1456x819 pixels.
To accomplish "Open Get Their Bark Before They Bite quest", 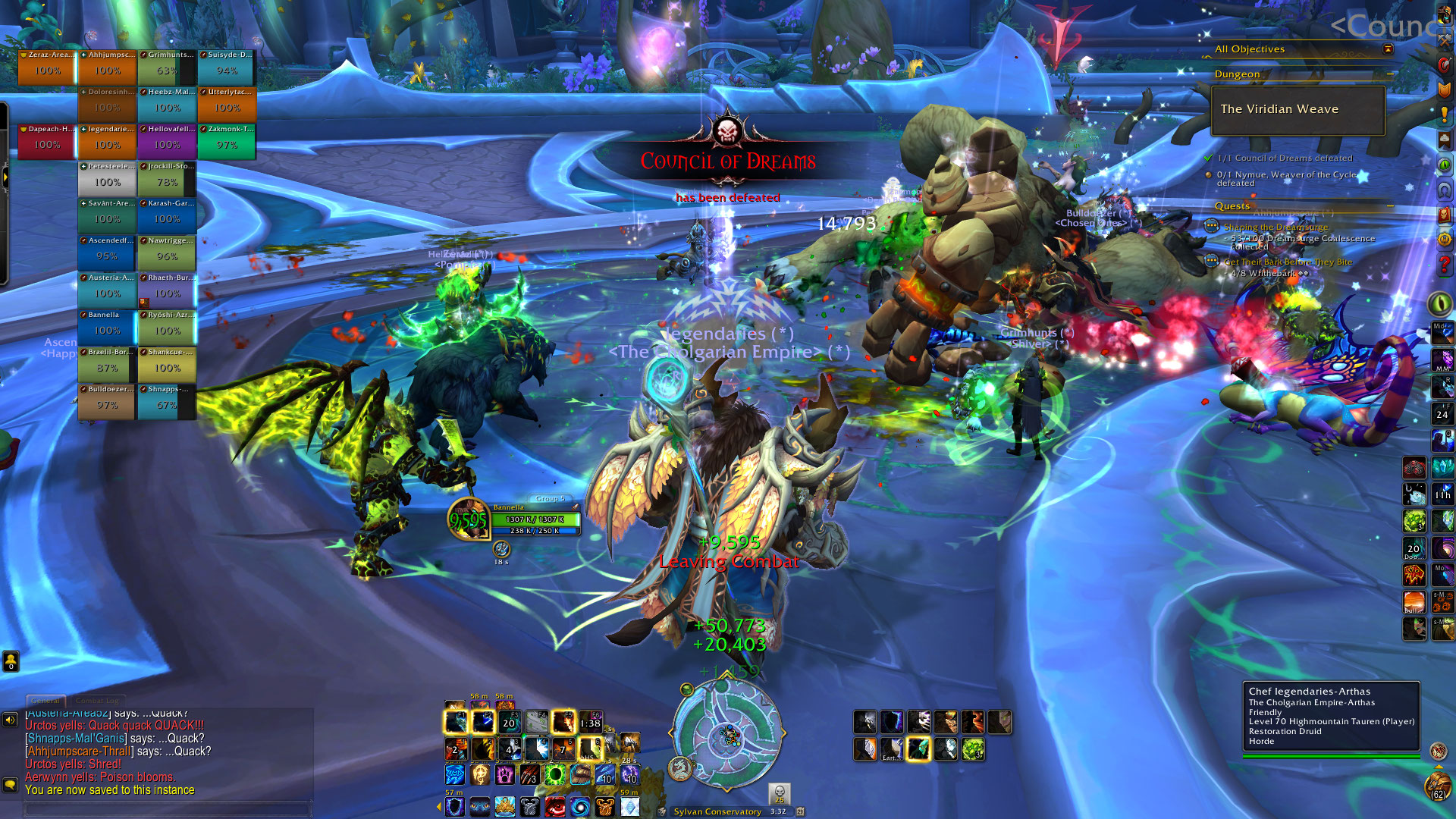I will tap(1288, 262).
